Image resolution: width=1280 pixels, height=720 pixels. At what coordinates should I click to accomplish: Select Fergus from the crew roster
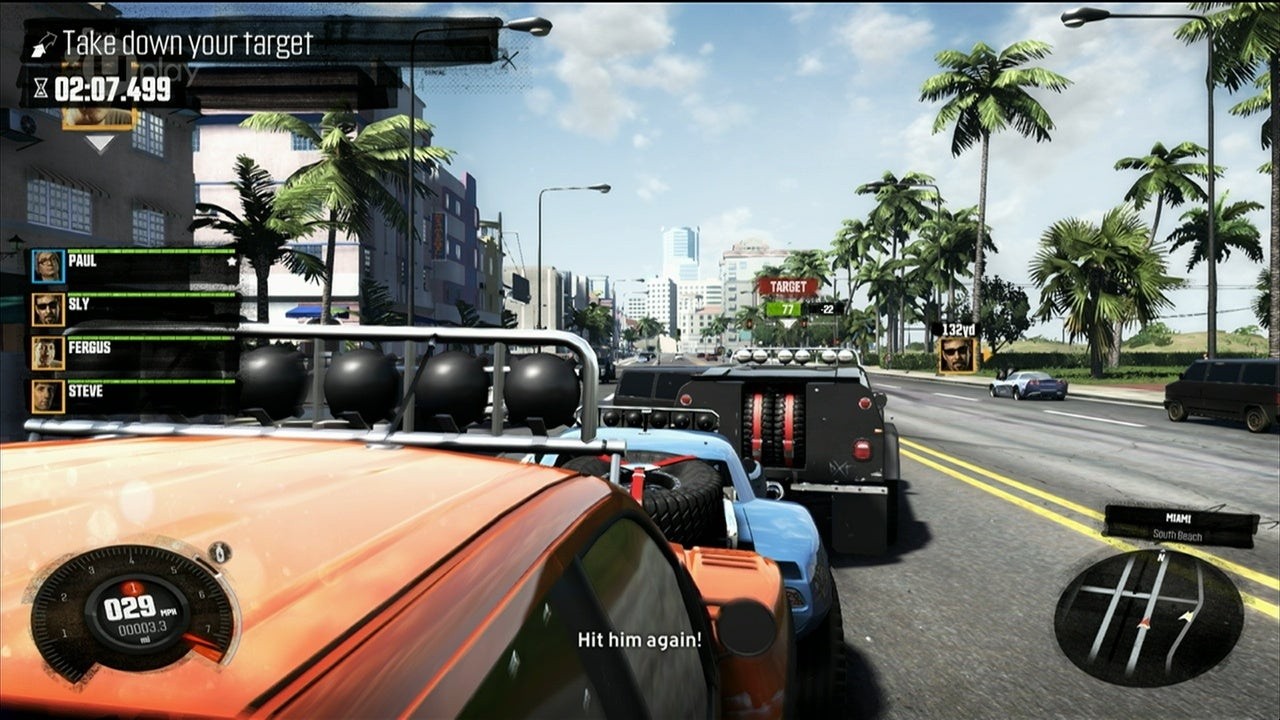(134, 352)
